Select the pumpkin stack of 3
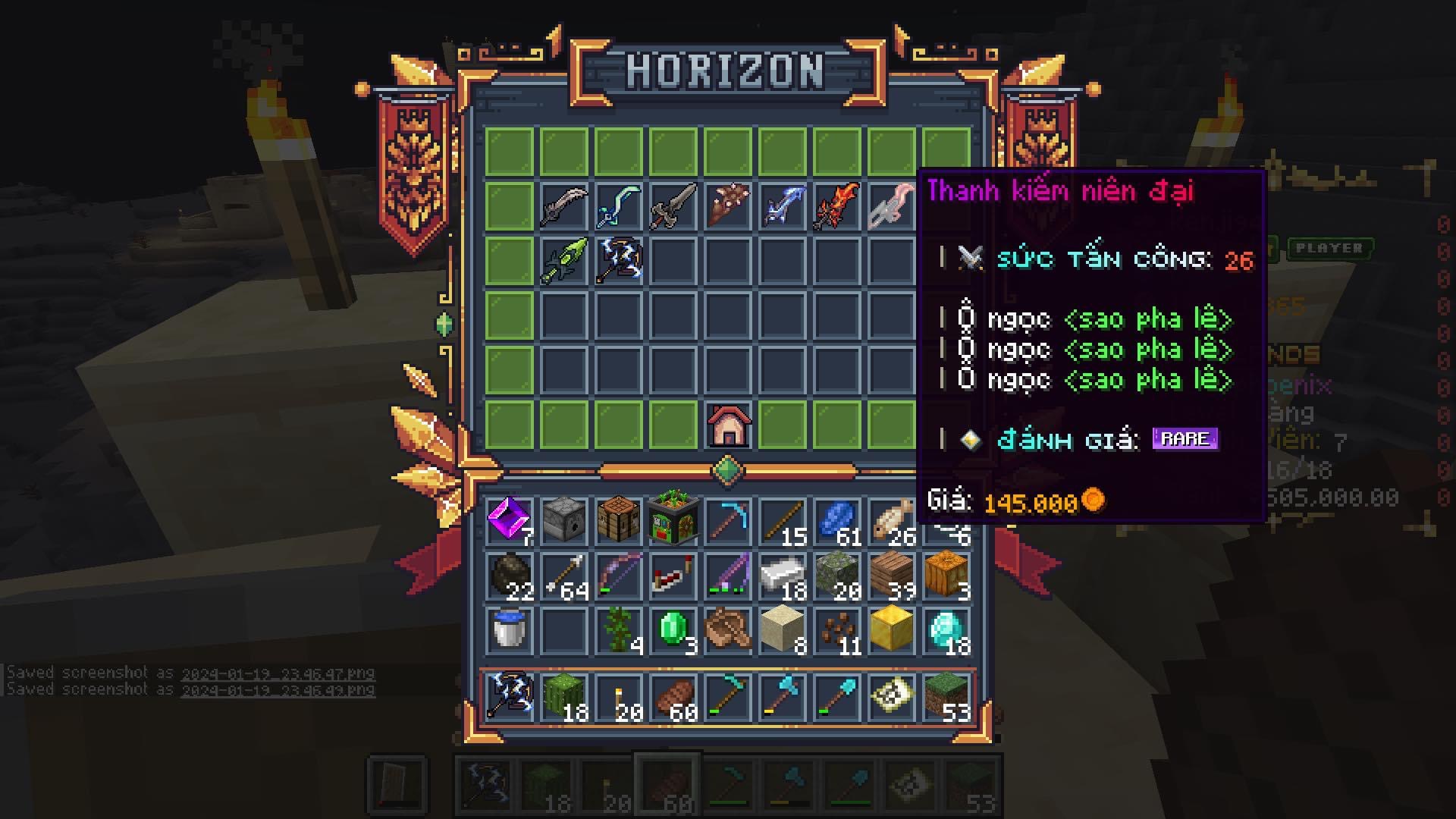The height and width of the screenshot is (819, 1456). pos(946,575)
